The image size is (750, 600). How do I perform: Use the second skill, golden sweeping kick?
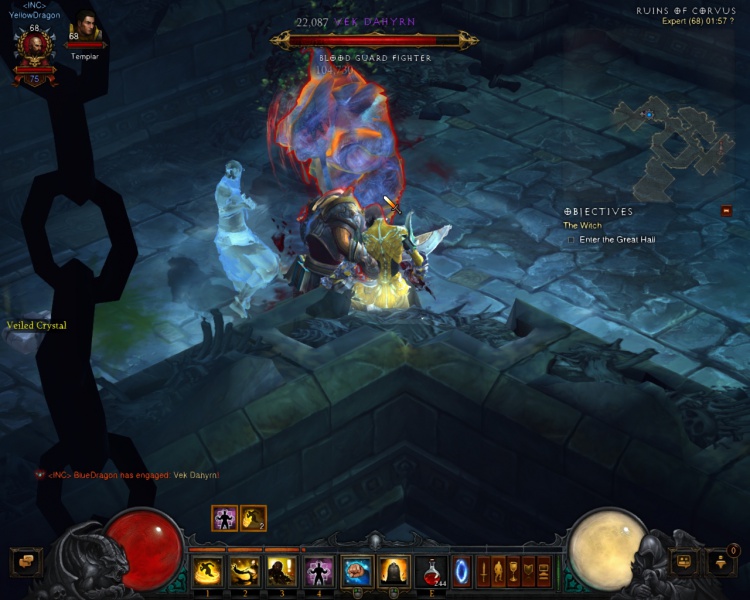pyautogui.click(x=244, y=571)
